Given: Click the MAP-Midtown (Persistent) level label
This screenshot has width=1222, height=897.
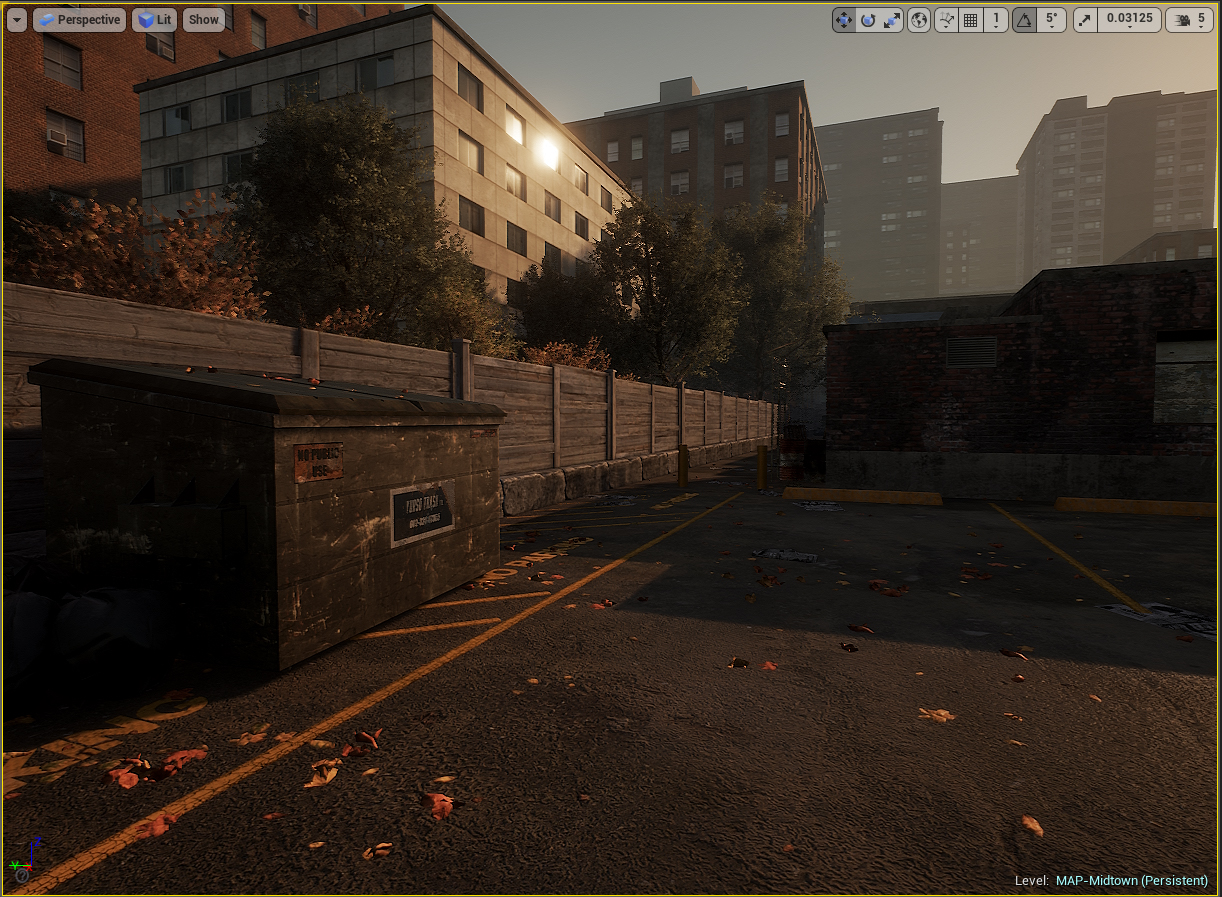Looking at the screenshot, I should [1131, 881].
